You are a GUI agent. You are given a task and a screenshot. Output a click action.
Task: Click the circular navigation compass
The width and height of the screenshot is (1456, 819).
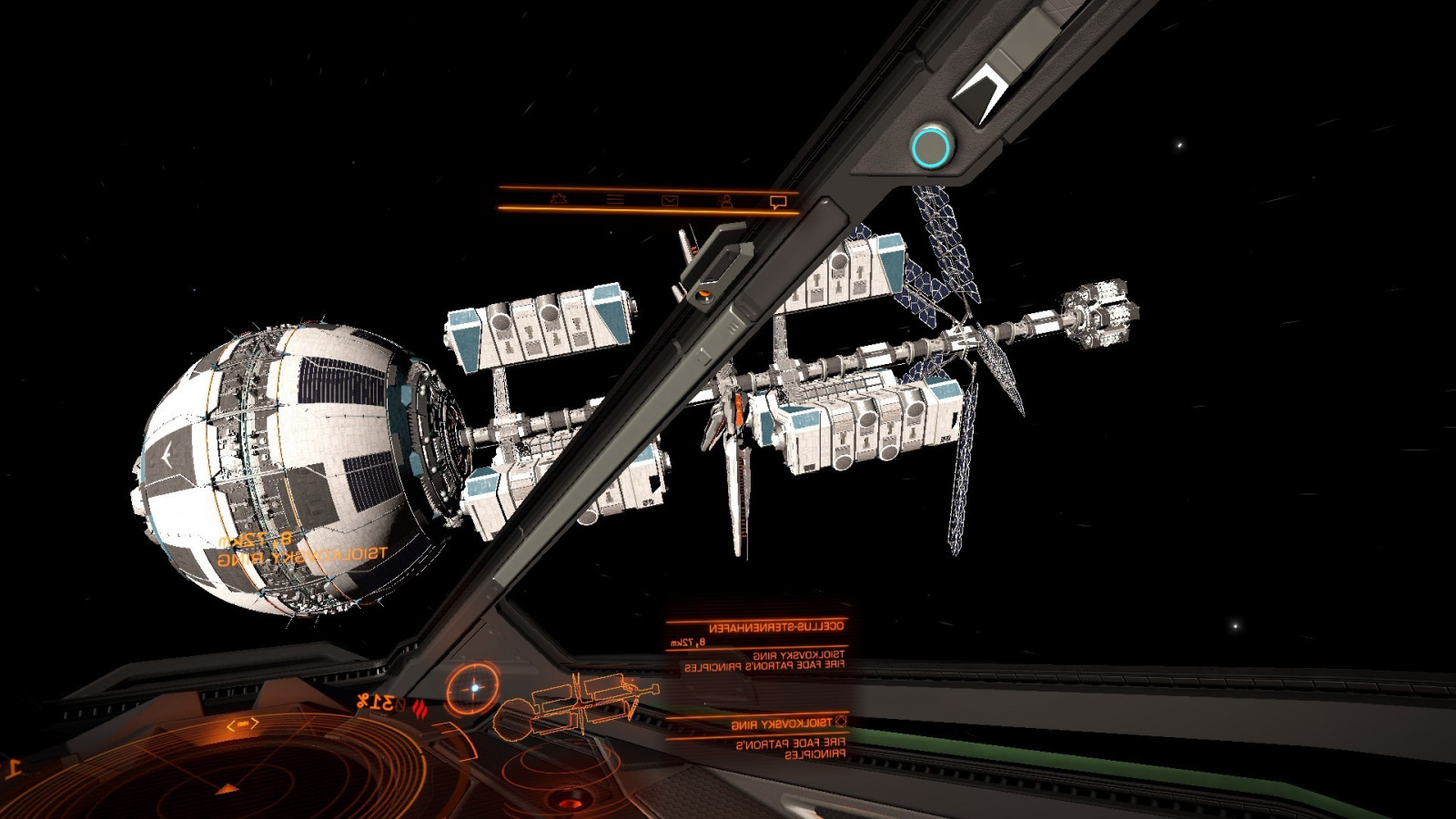(472, 688)
